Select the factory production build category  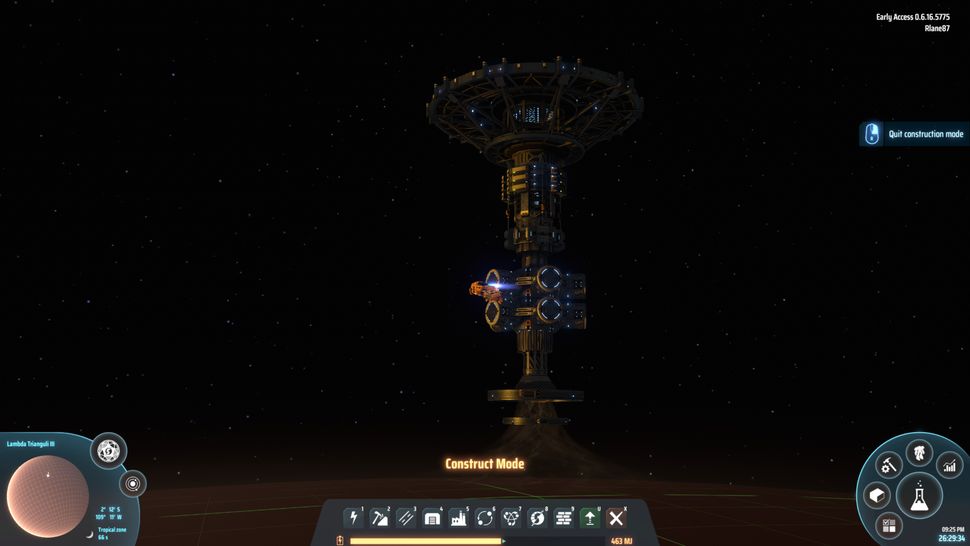(x=459, y=518)
